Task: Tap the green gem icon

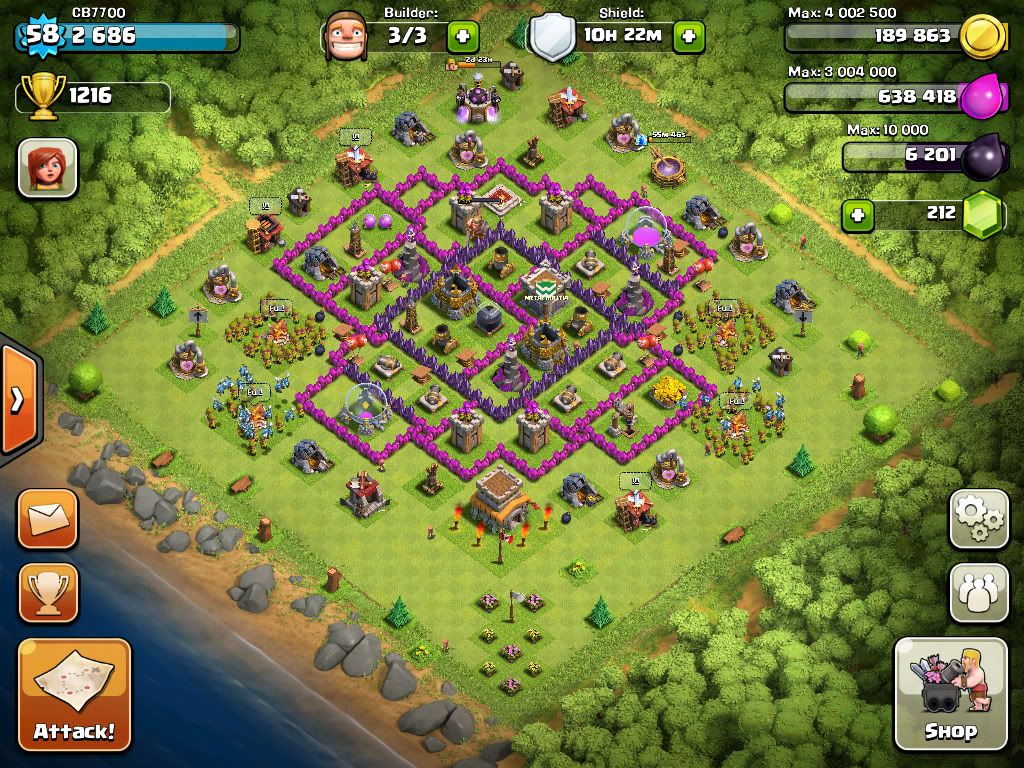Action: pos(984,214)
